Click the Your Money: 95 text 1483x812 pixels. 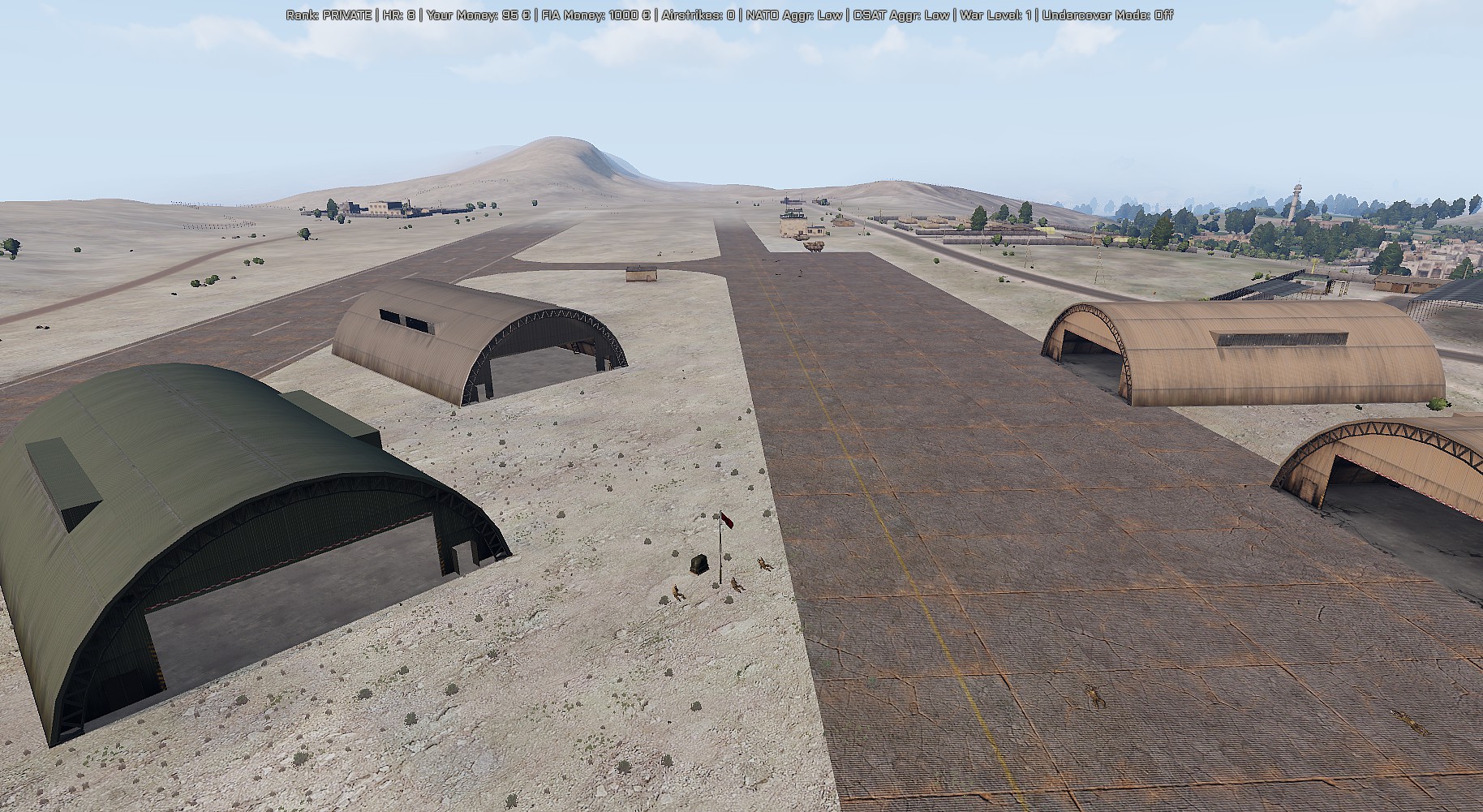pos(479,13)
